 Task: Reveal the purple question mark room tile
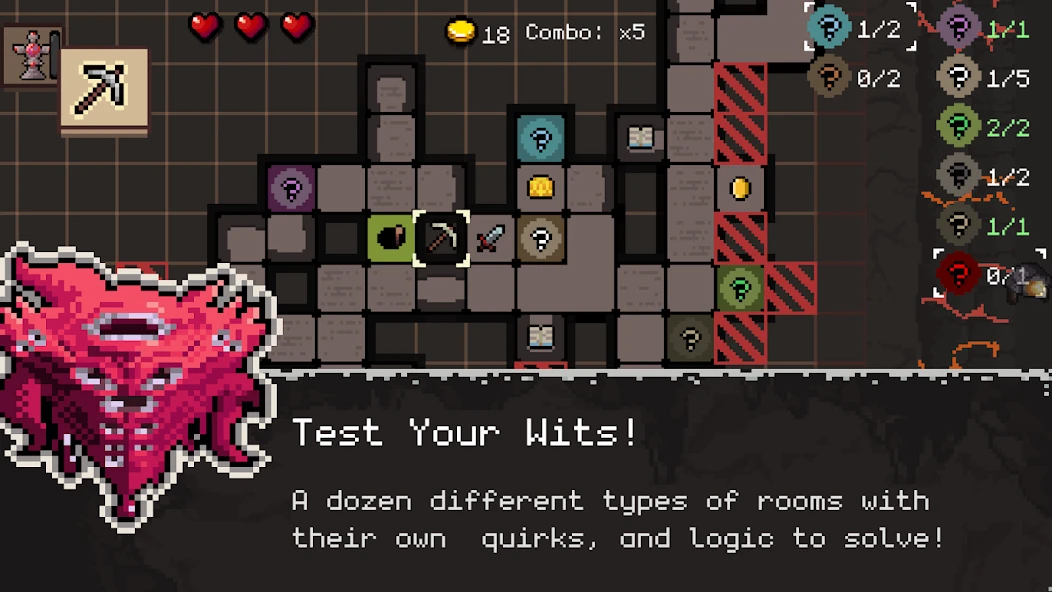[x=292, y=187]
